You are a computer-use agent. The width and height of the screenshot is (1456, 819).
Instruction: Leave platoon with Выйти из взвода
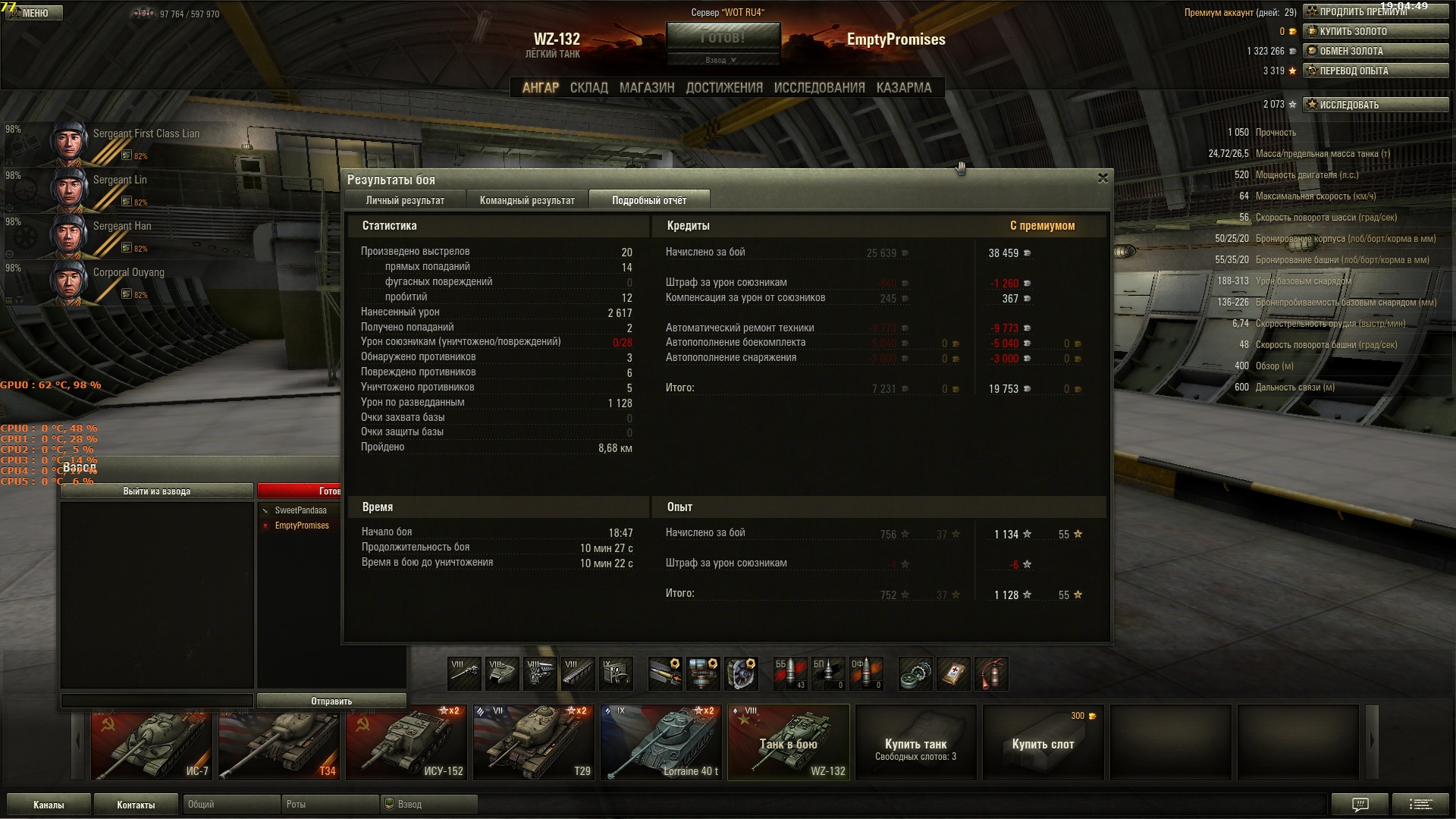[156, 491]
